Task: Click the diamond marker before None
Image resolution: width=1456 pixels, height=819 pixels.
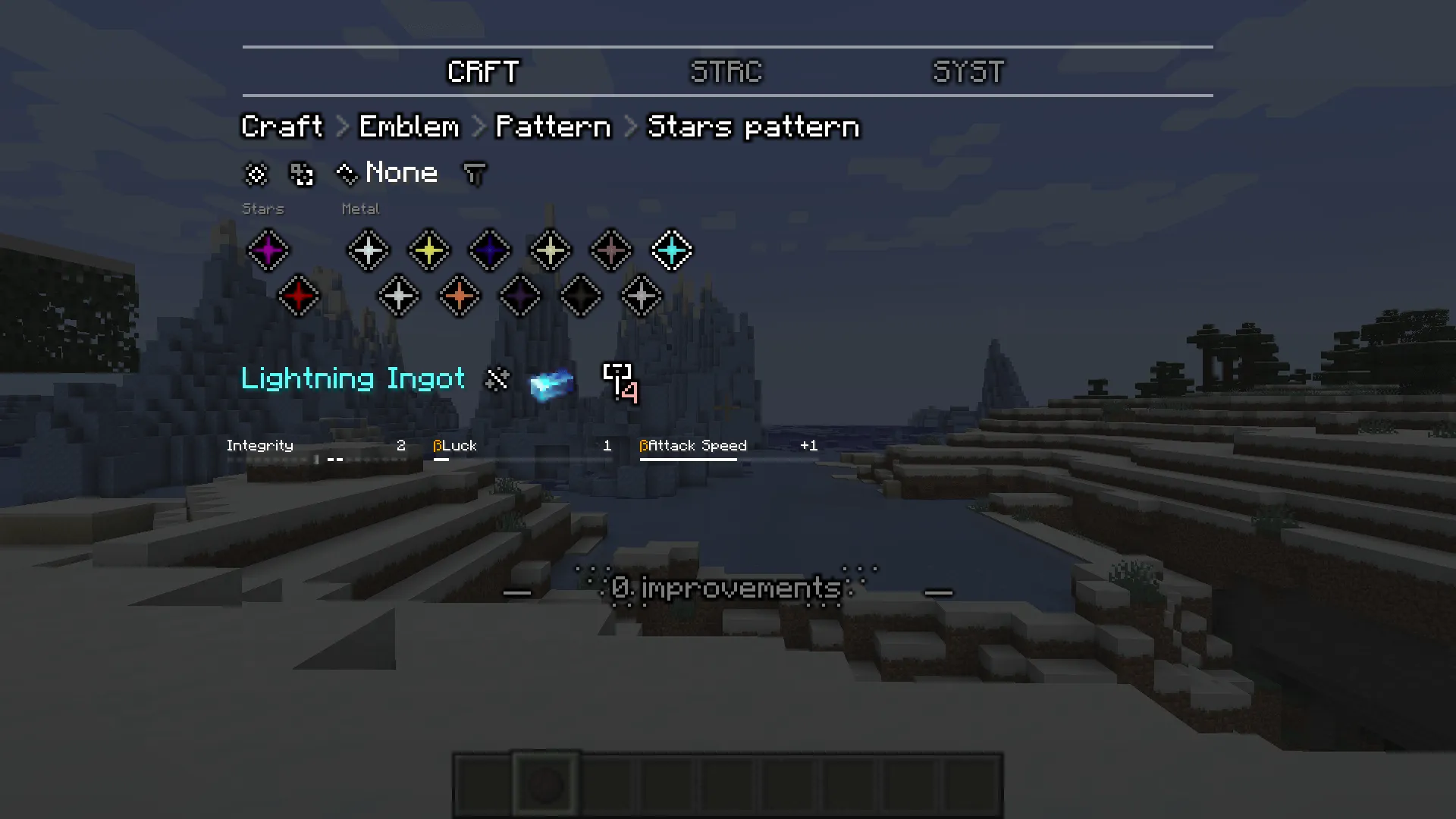Action: pos(346,173)
